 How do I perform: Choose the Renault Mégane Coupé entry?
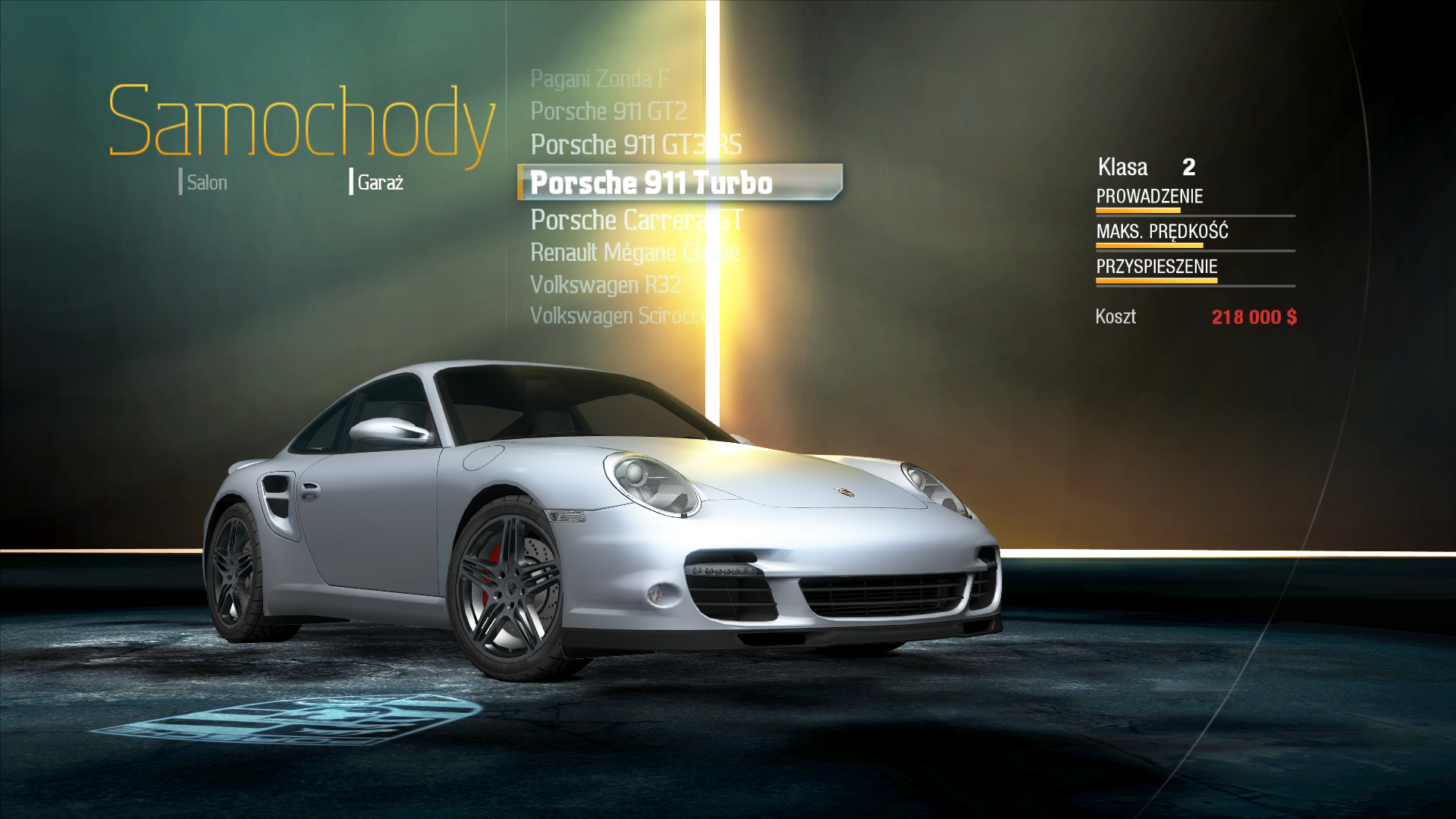[634, 253]
